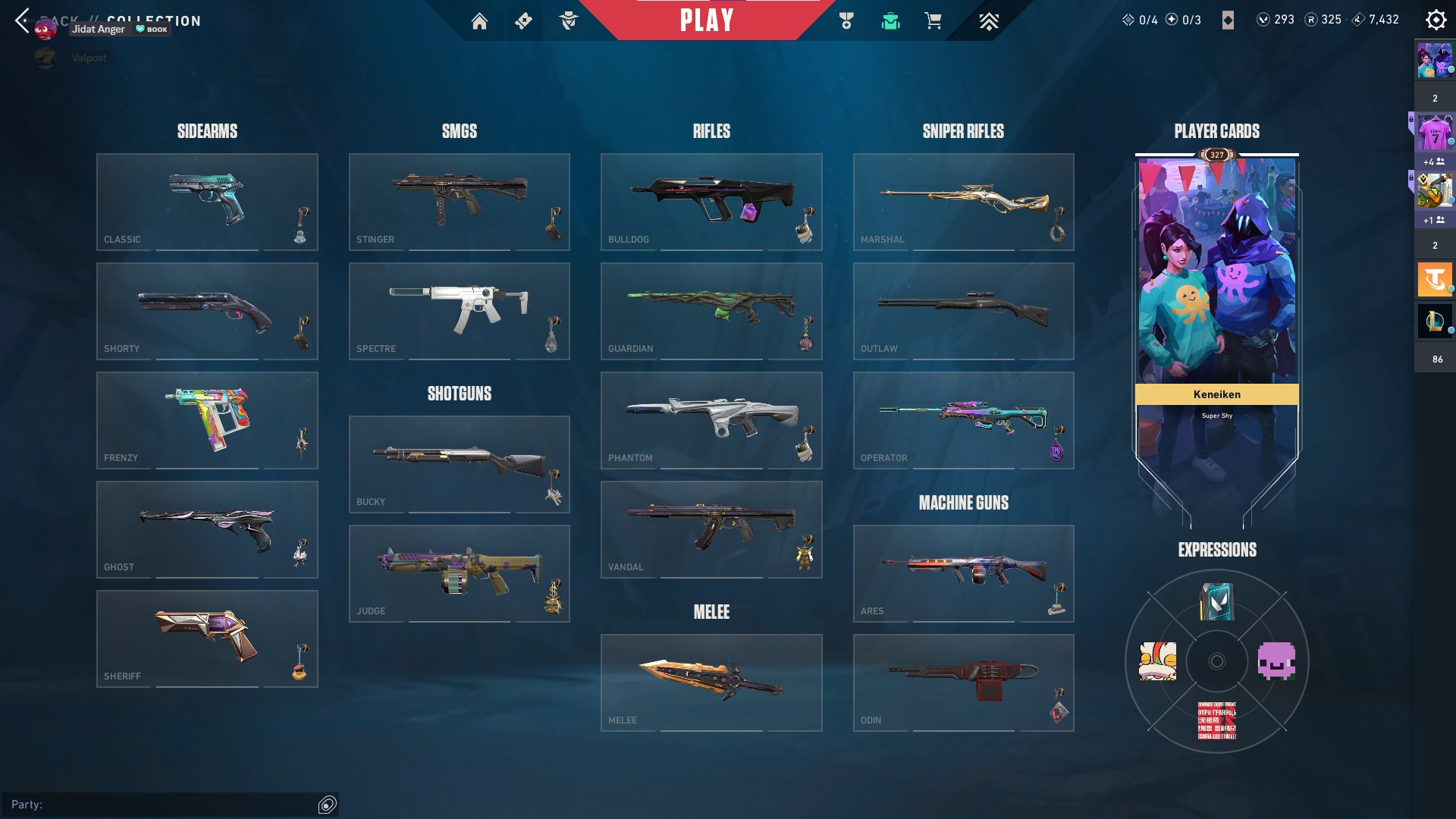Open the Odin machine gun slot
This screenshot has height=819, width=1456.
963,682
